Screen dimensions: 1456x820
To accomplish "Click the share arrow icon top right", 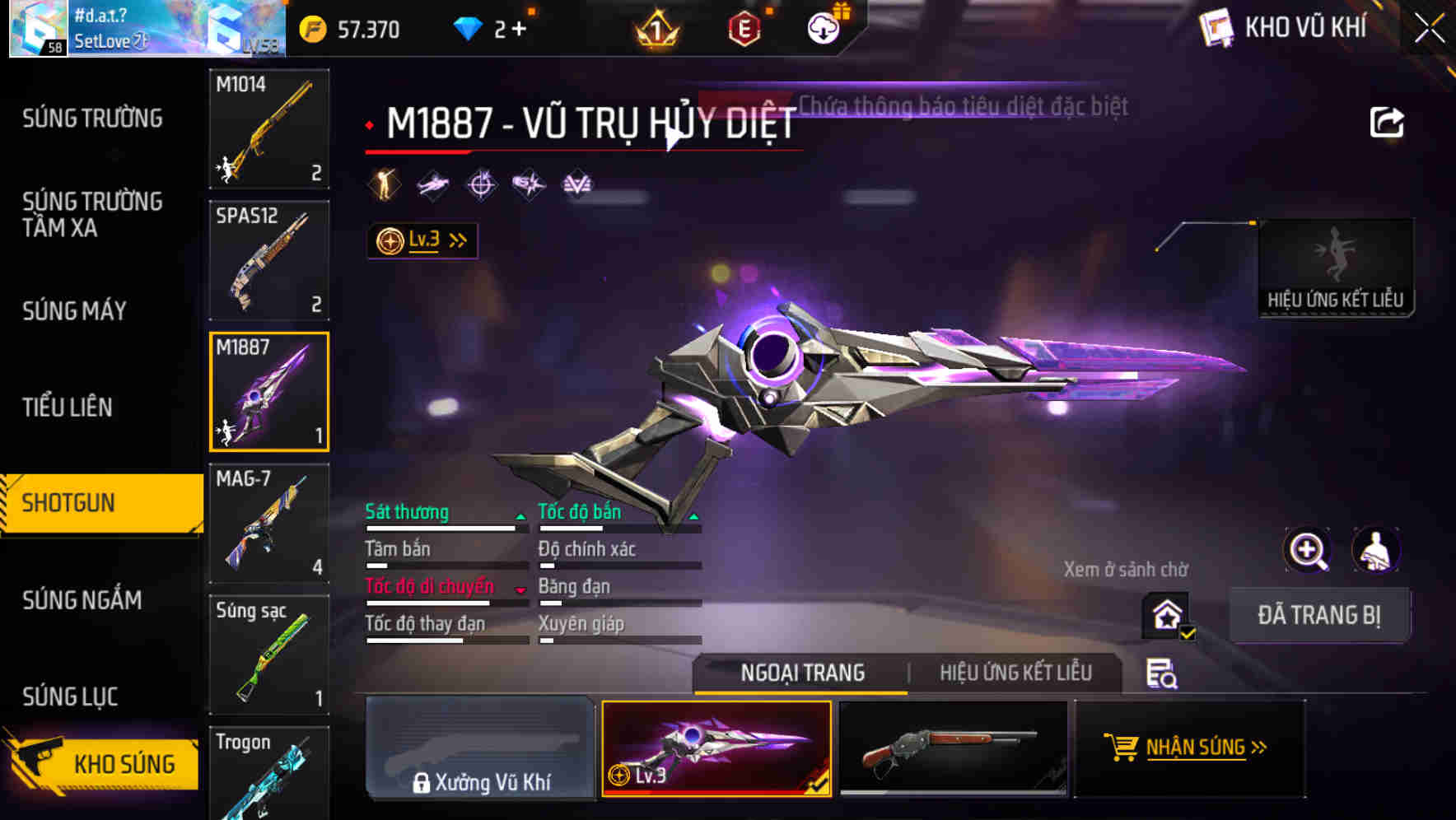I will [x=1387, y=121].
